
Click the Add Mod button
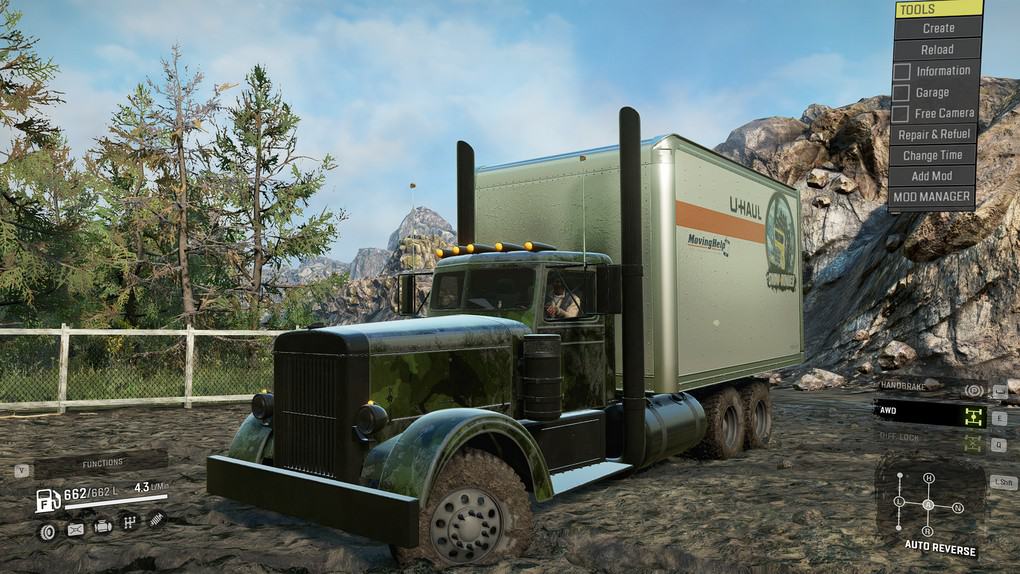pyautogui.click(x=933, y=176)
